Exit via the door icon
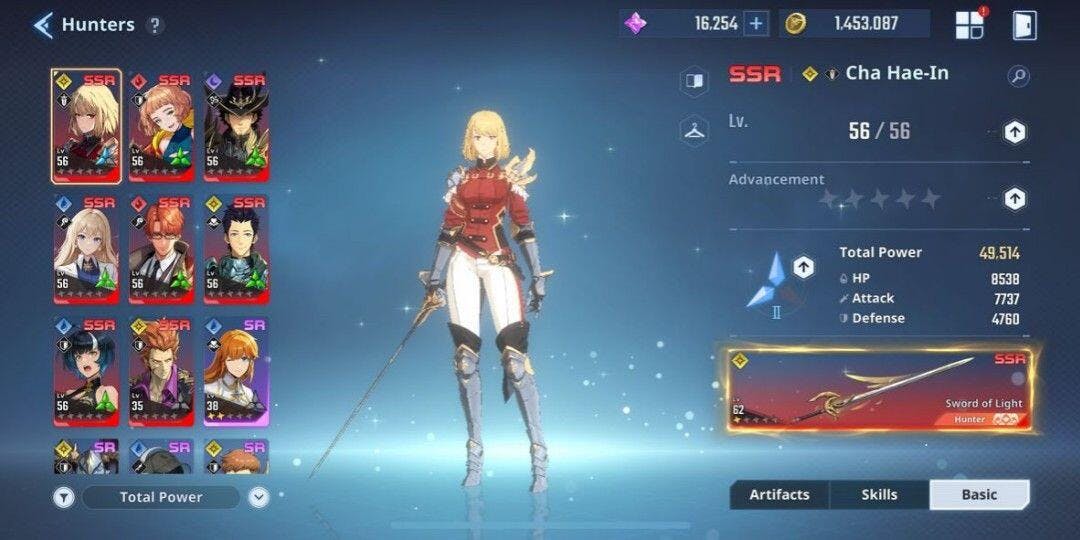 click(x=1024, y=25)
